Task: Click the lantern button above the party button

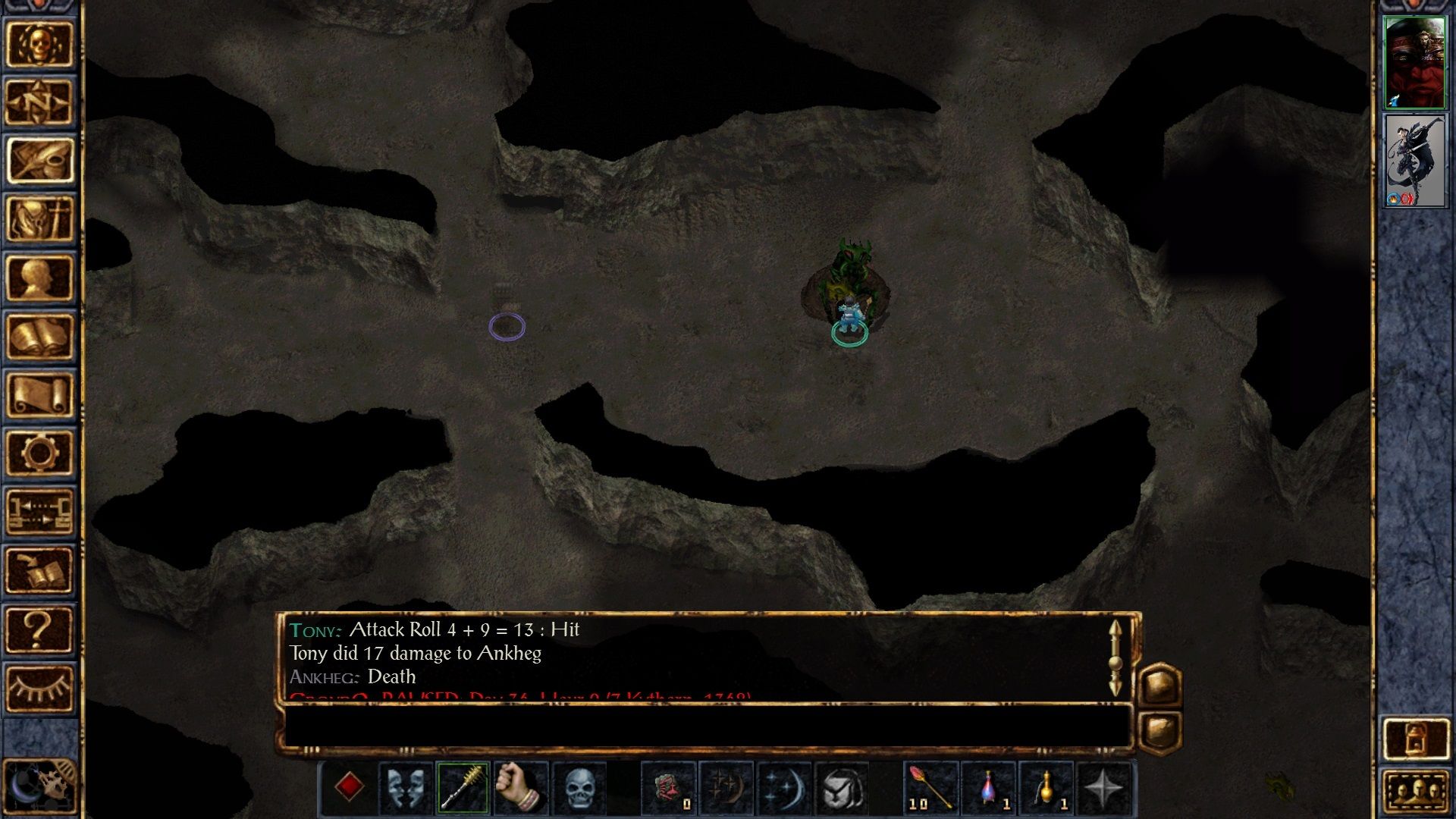Action: (x=1415, y=738)
